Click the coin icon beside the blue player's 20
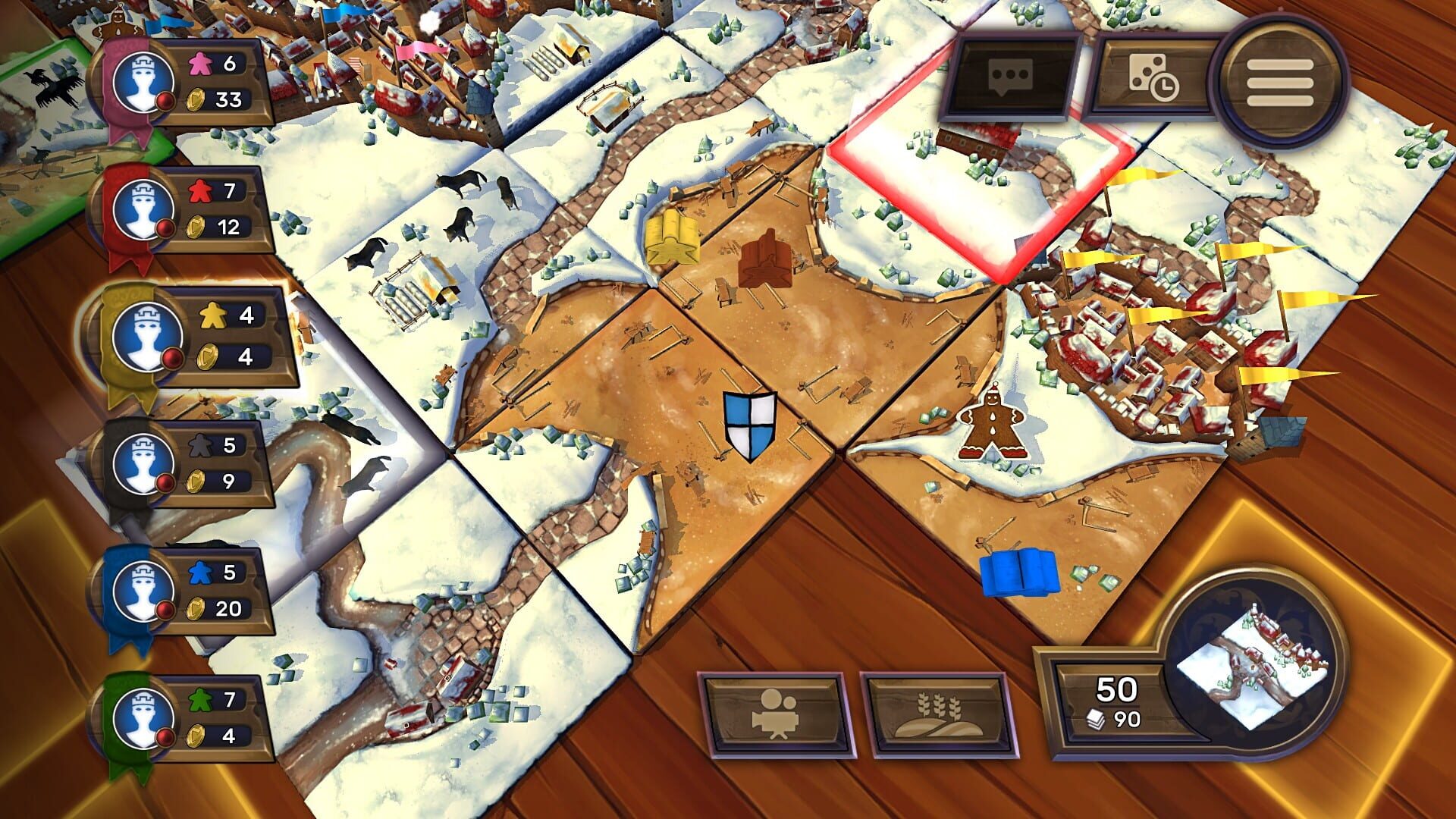 coord(196,607)
